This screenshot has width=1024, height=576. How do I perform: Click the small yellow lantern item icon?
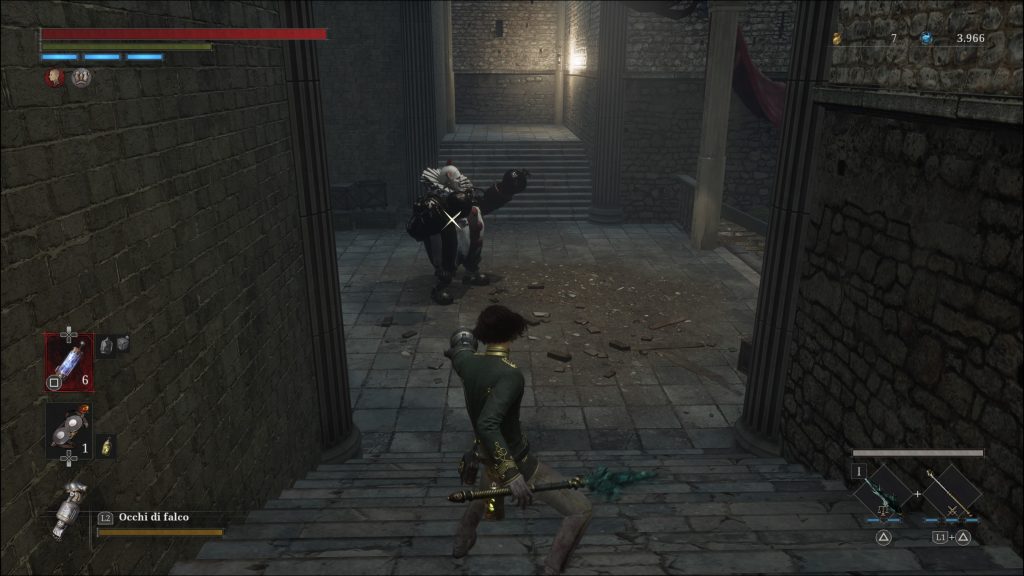[107, 447]
